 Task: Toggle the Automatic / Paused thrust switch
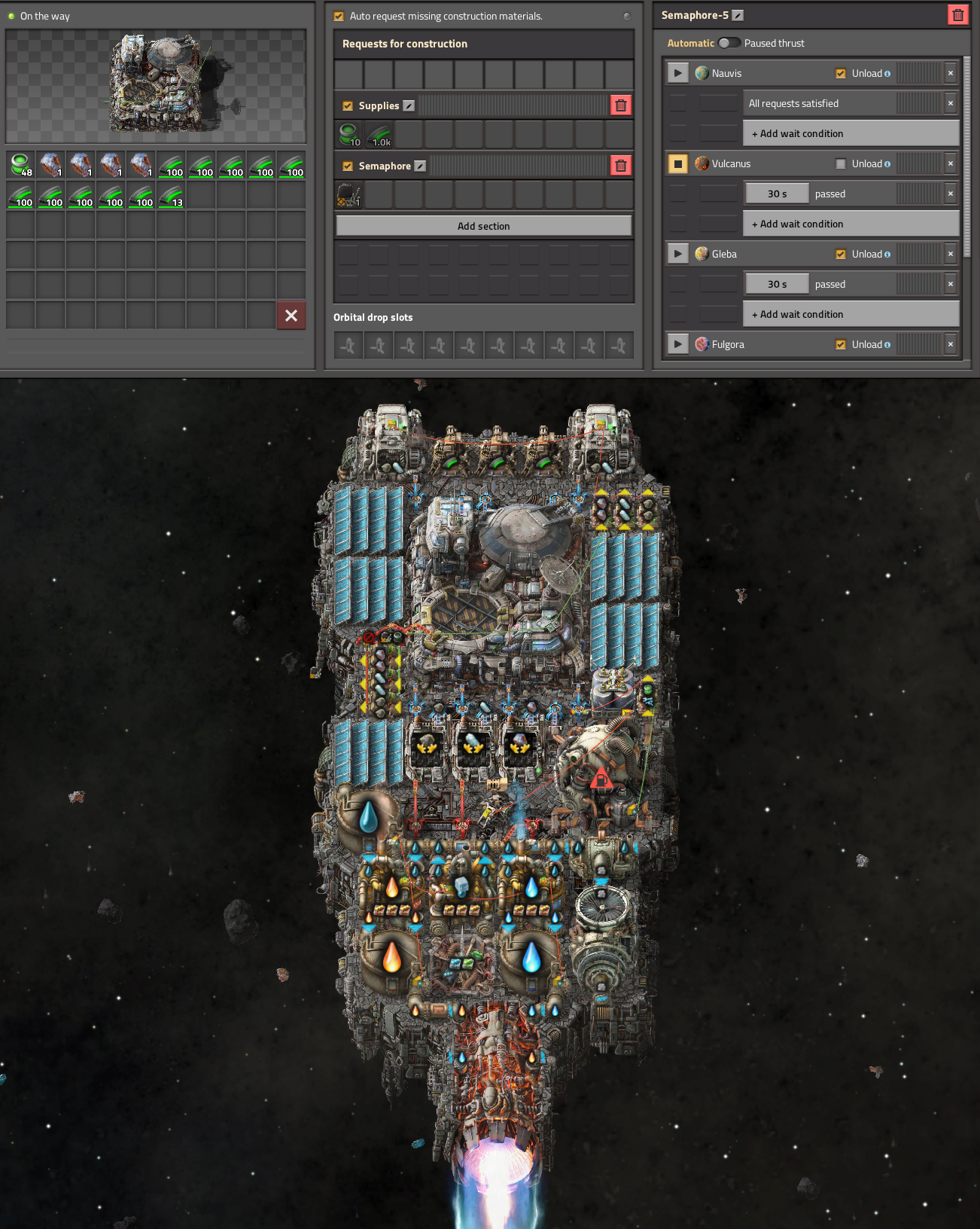click(x=729, y=43)
